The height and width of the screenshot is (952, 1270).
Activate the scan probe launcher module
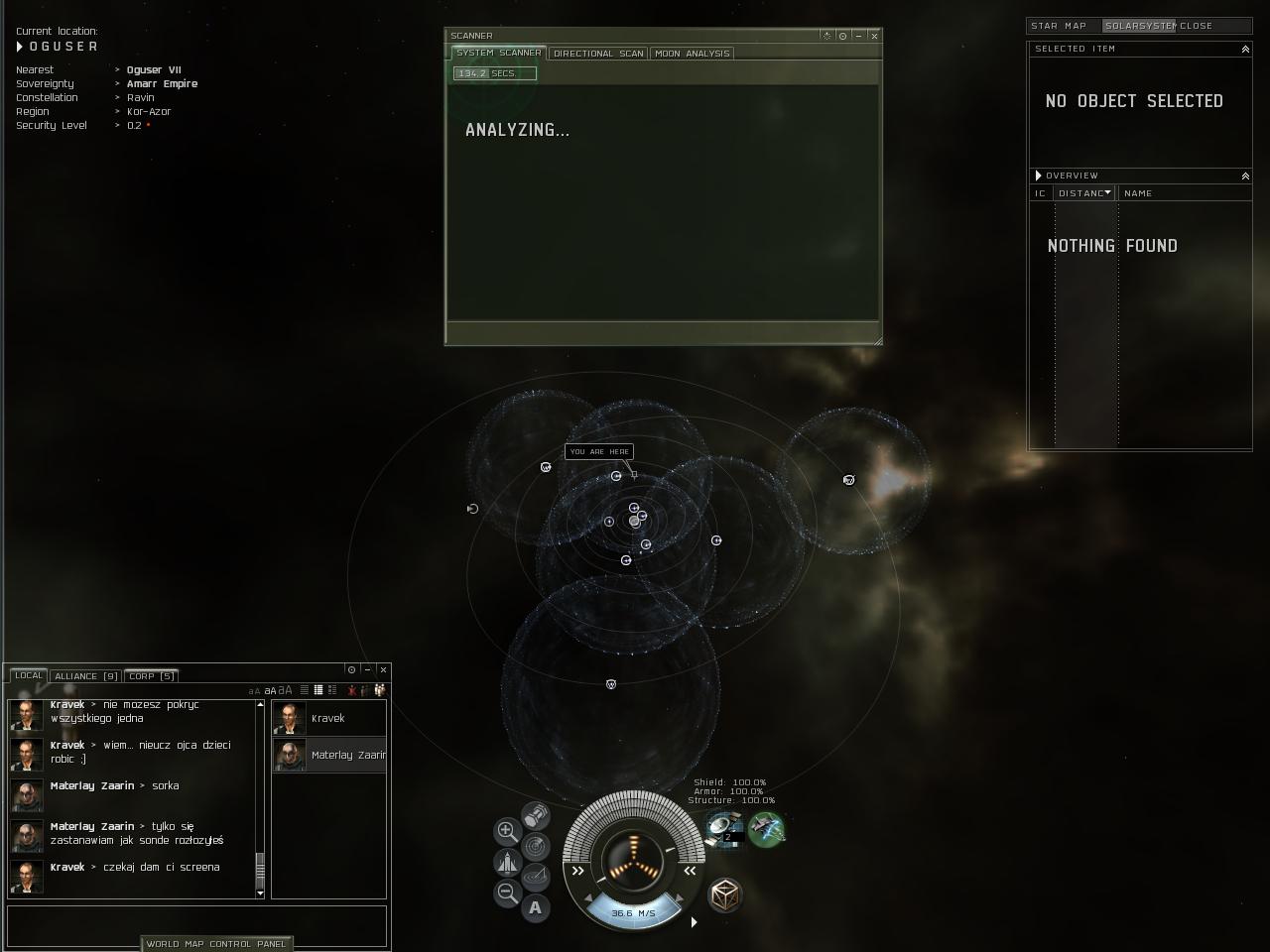(x=723, y=827)
